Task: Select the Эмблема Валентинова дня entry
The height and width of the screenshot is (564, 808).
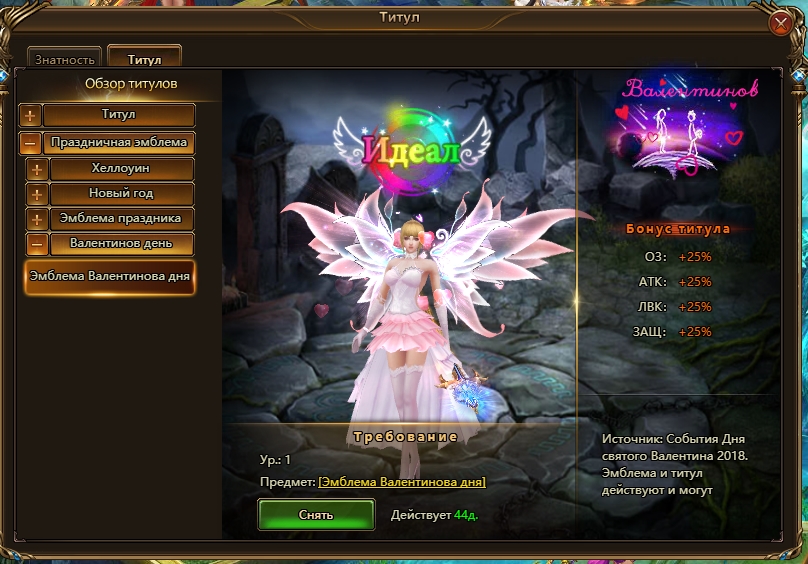Action: pos(110,277)
